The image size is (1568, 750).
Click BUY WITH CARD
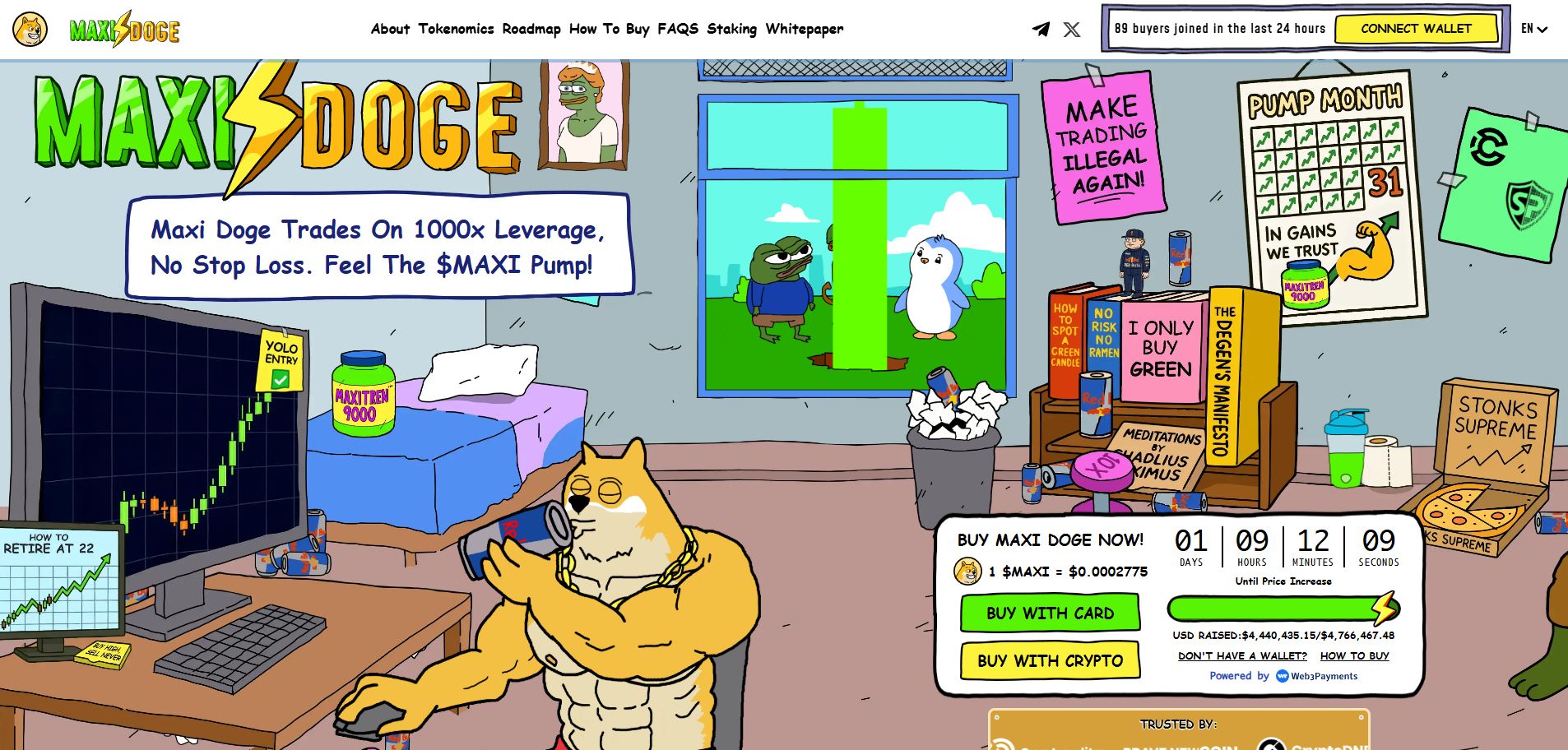1049,613
